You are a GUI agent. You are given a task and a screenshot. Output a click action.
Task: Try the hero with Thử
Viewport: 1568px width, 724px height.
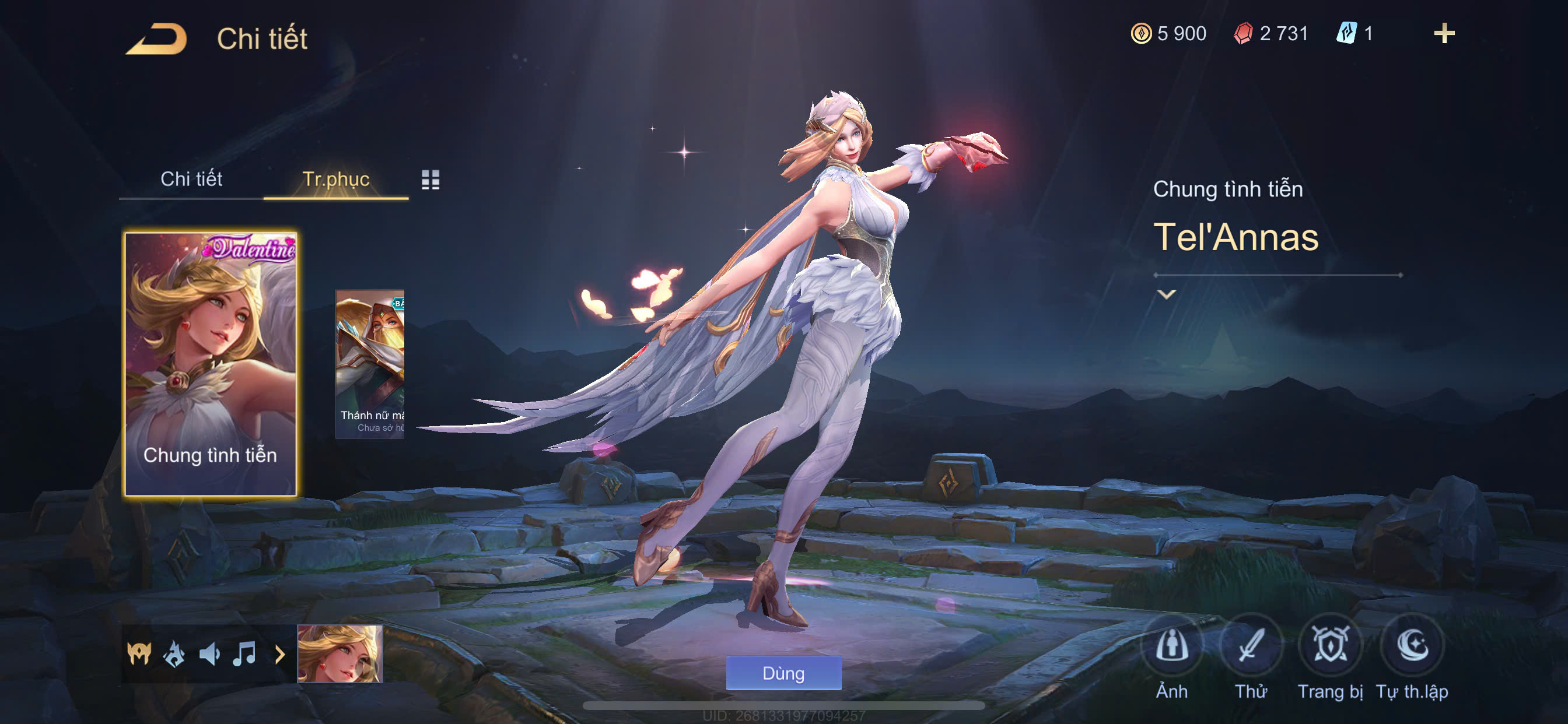(1250, 646)
